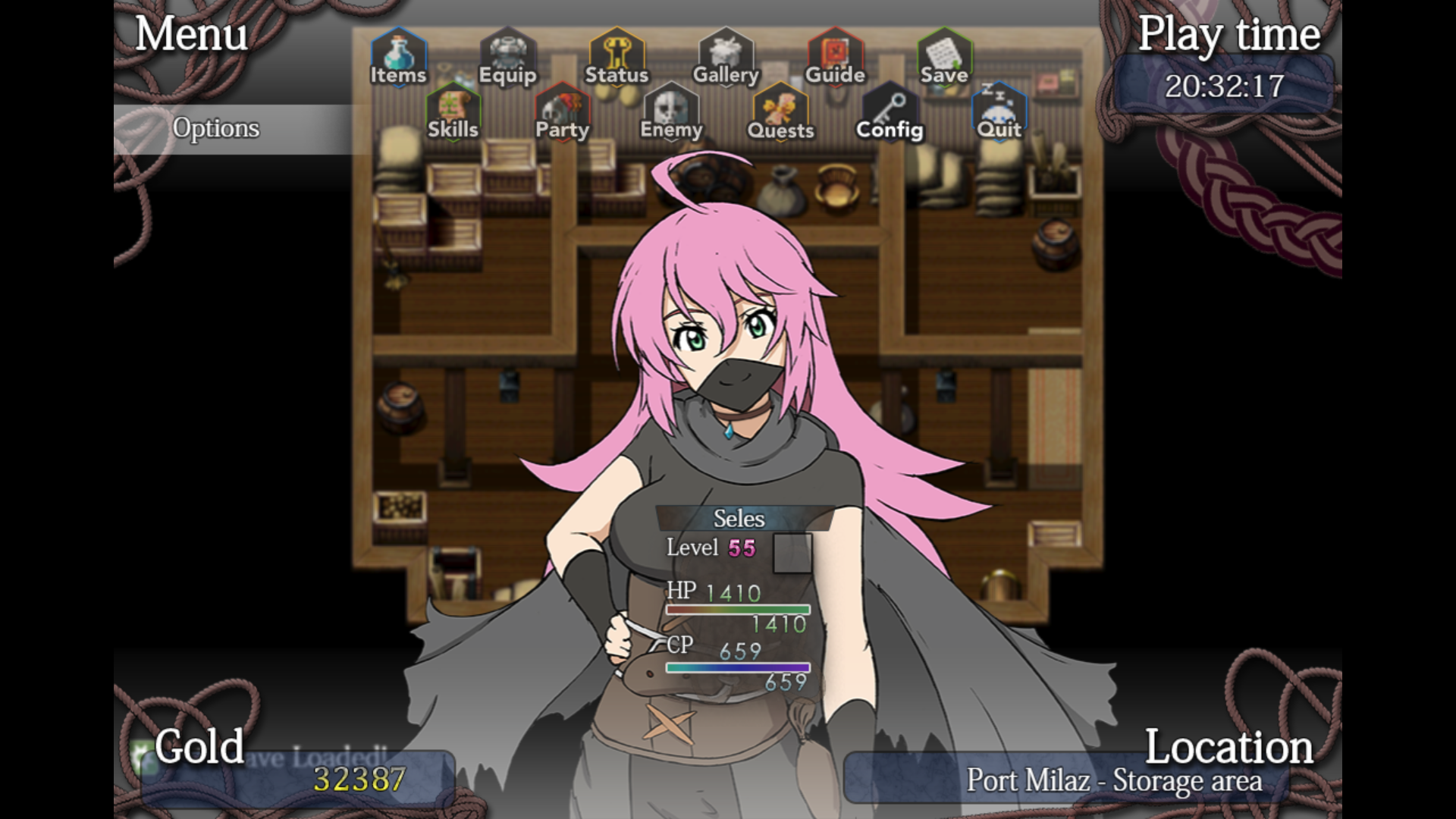Select the Options menu entry
Screen dimensions: 1456x819
(x=216, y=129)
